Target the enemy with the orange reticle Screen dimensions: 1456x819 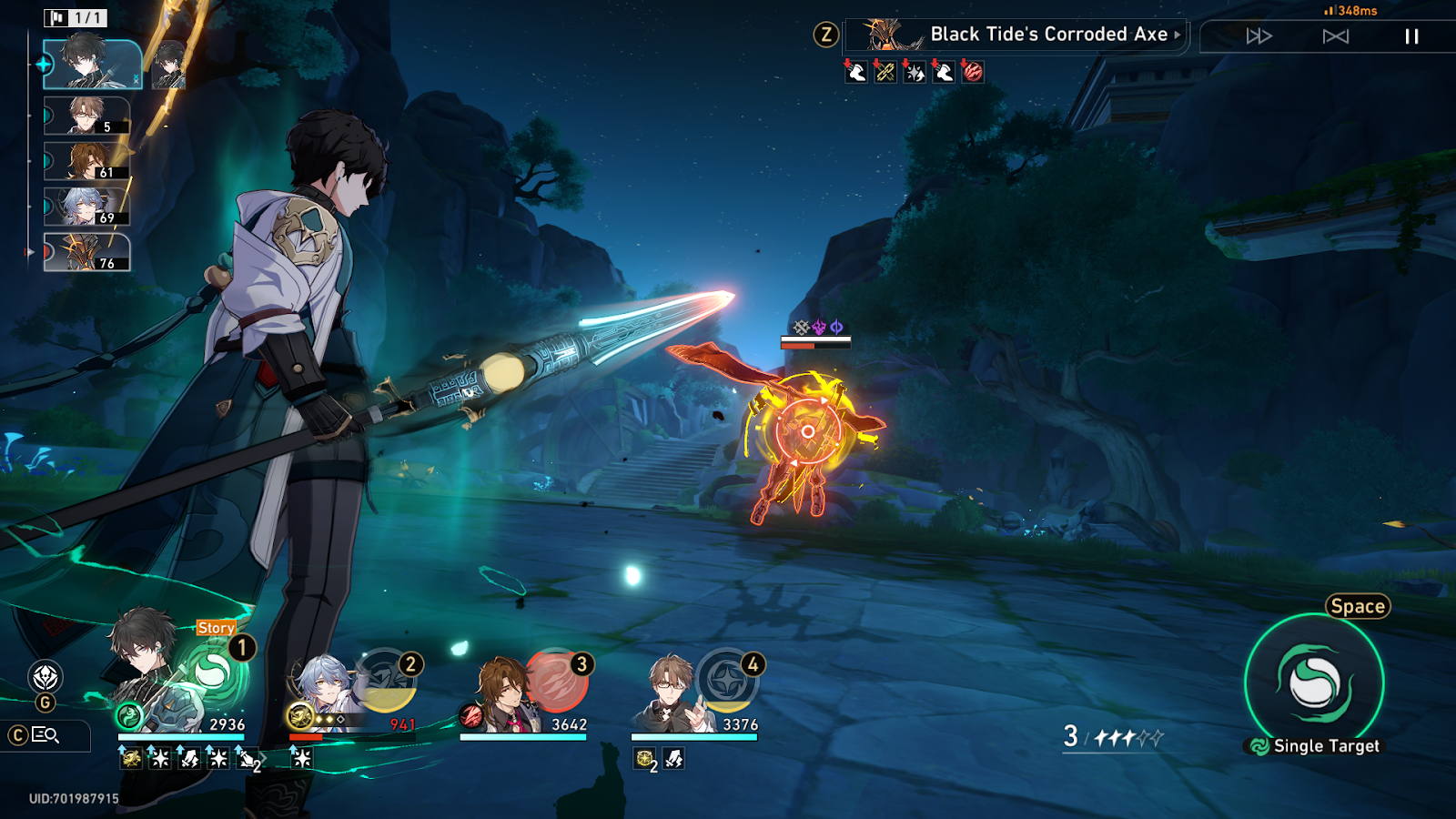(x=807, y=431)
